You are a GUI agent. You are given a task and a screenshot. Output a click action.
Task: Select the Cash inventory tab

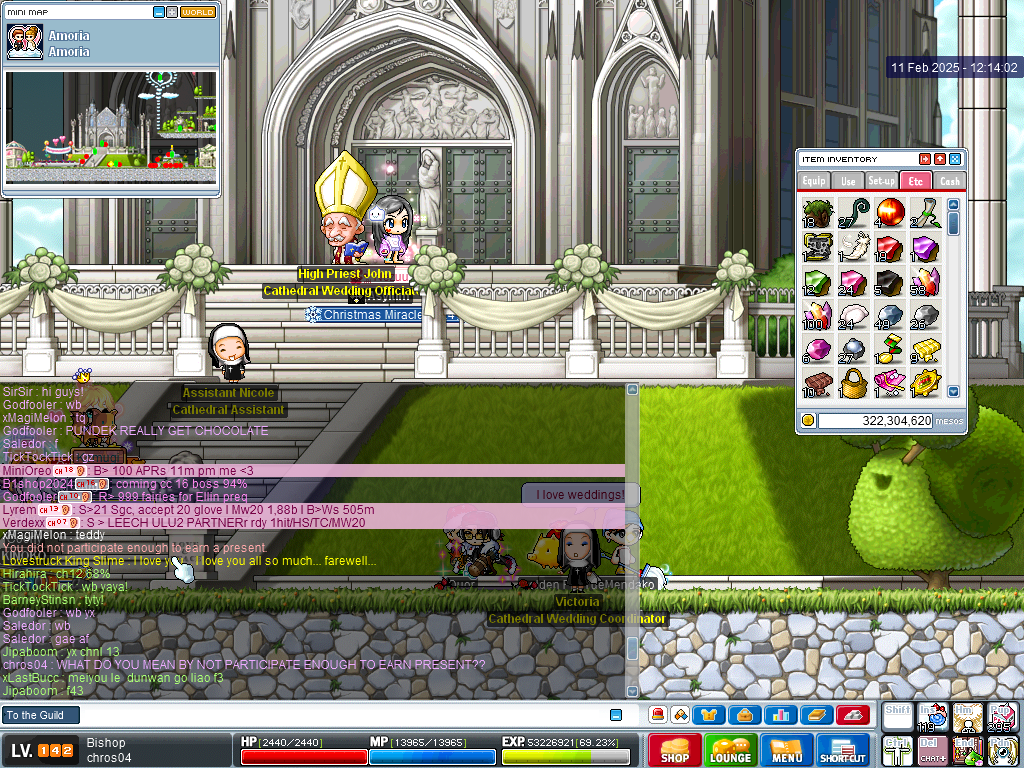coord(949,181)
